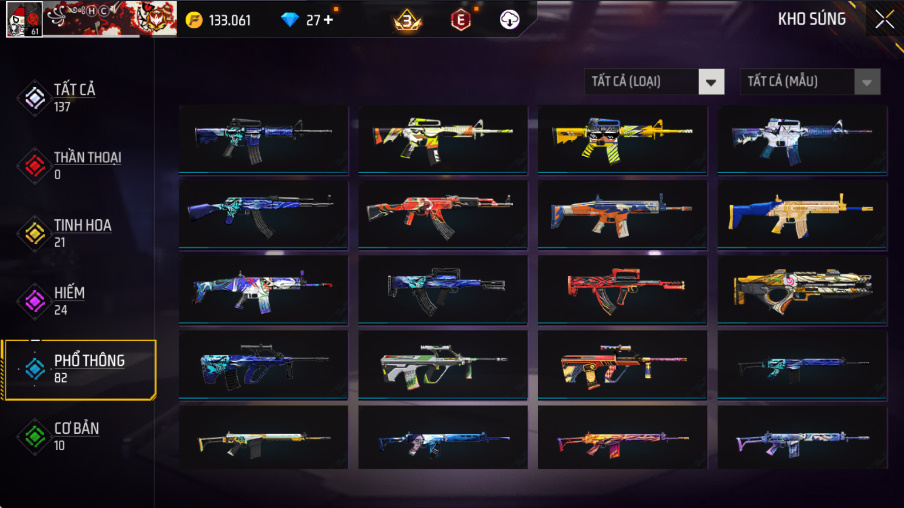Expand the Tất Cả (Mẫu) skin dropdown
This screenshot has height=508, width=904.
pyautogui.click(x=810, y=82)
